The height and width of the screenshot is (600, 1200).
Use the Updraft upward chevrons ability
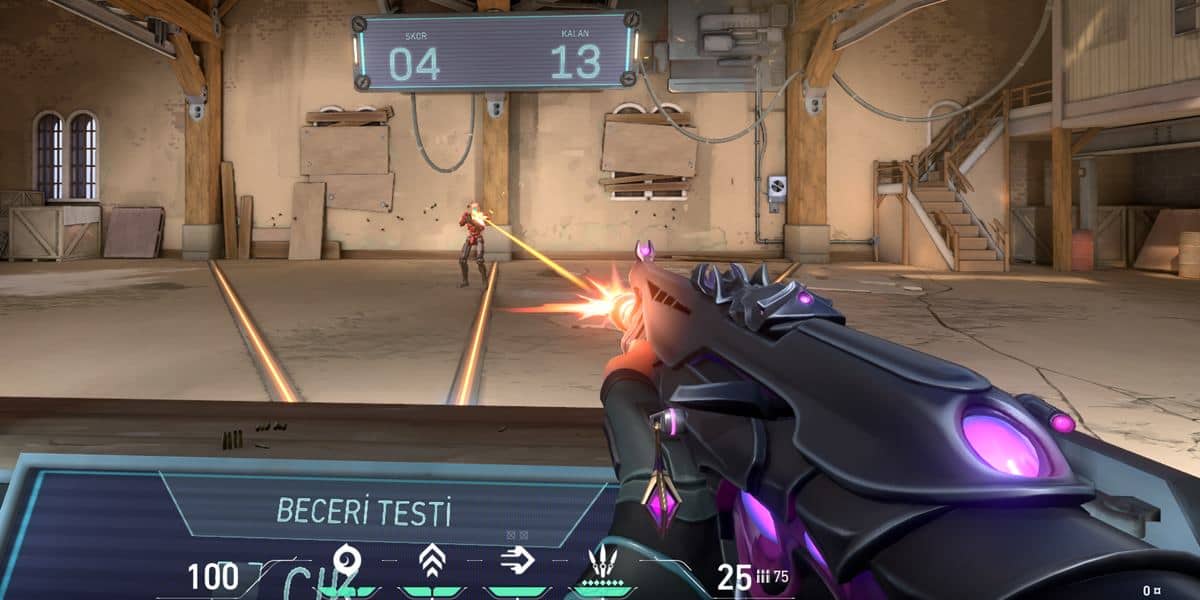tap(431, 561)
